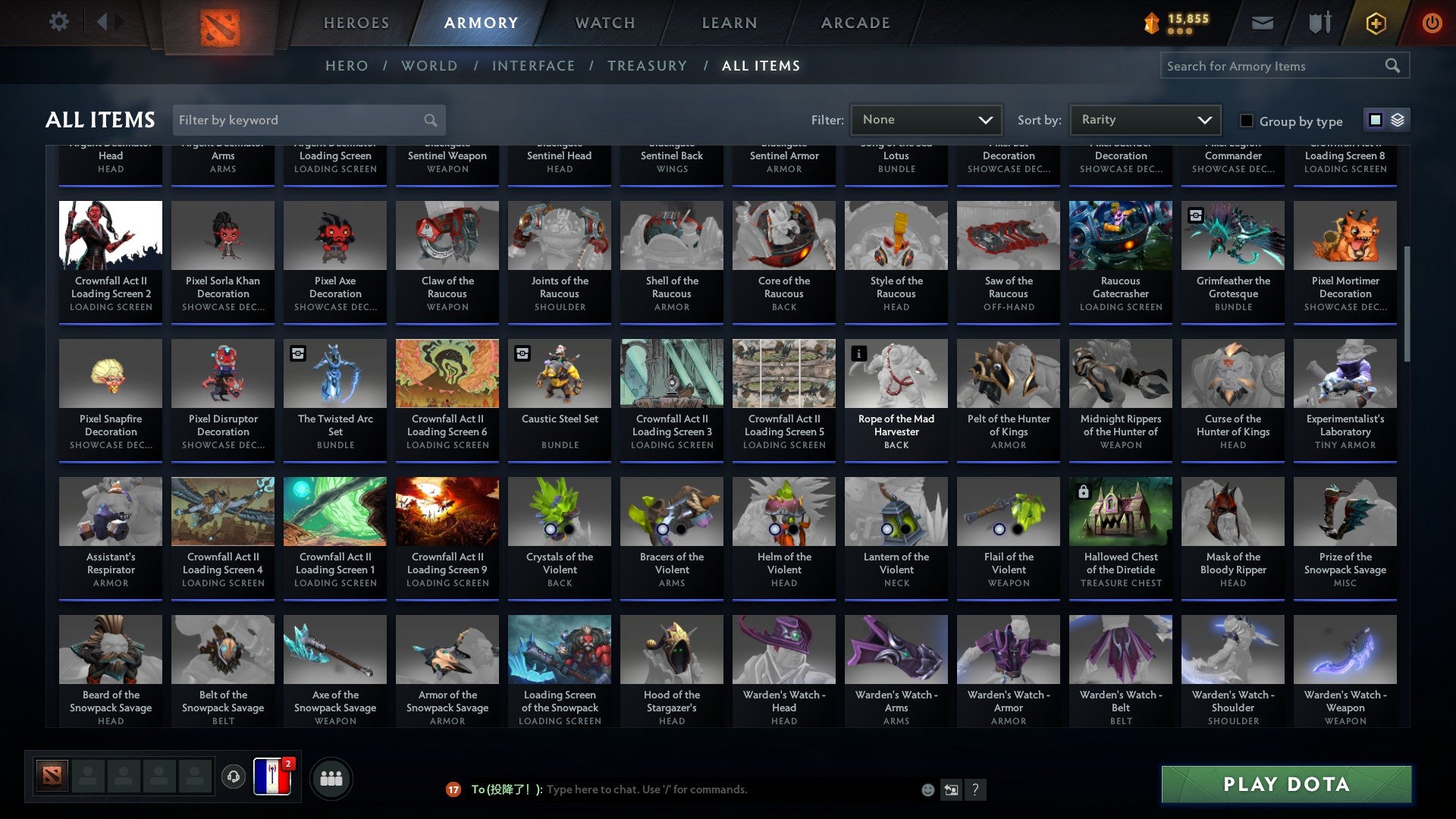Click the battle level badge showing 15,855
This screenshot has width=1456, height=819.
1172,22
